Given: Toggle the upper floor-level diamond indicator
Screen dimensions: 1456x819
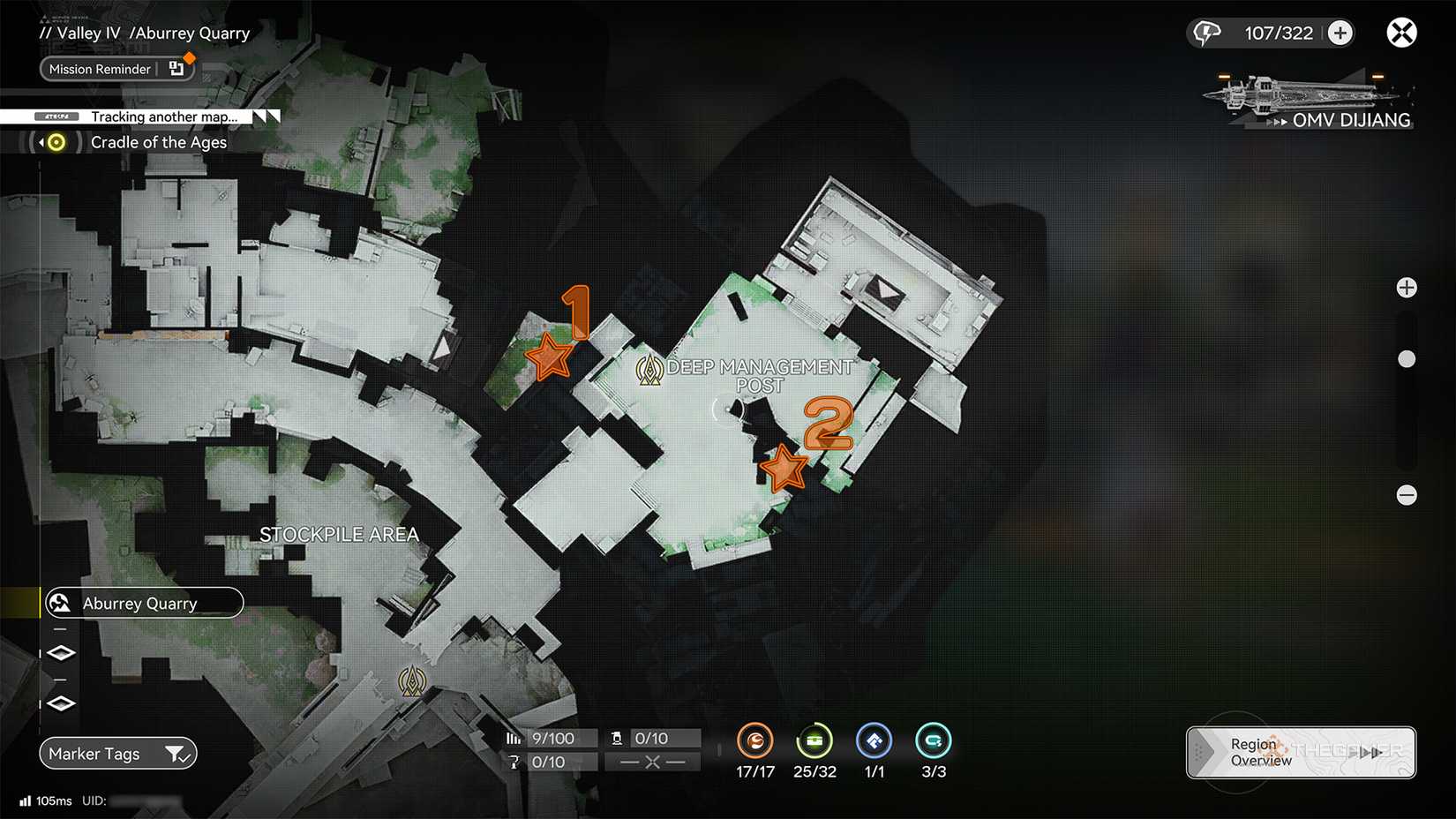Looking at the screenshot, I should 60,652.
